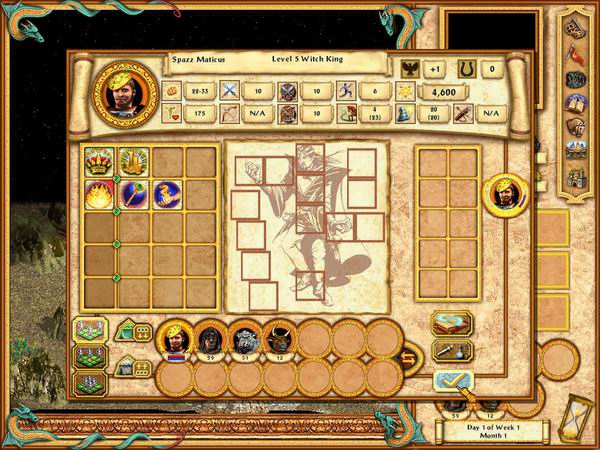Choose the top army formation button

[x=89, y=331]
